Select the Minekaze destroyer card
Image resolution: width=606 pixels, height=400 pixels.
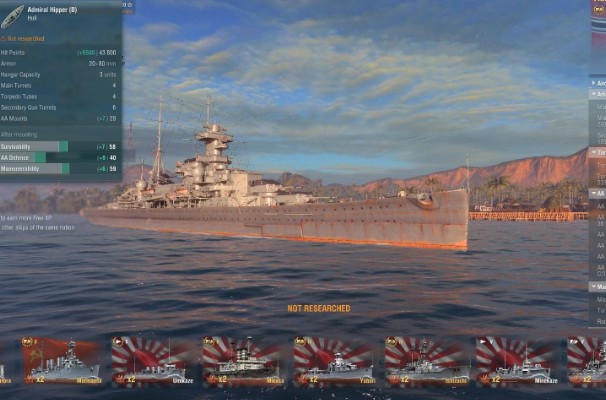click(516, 361)
